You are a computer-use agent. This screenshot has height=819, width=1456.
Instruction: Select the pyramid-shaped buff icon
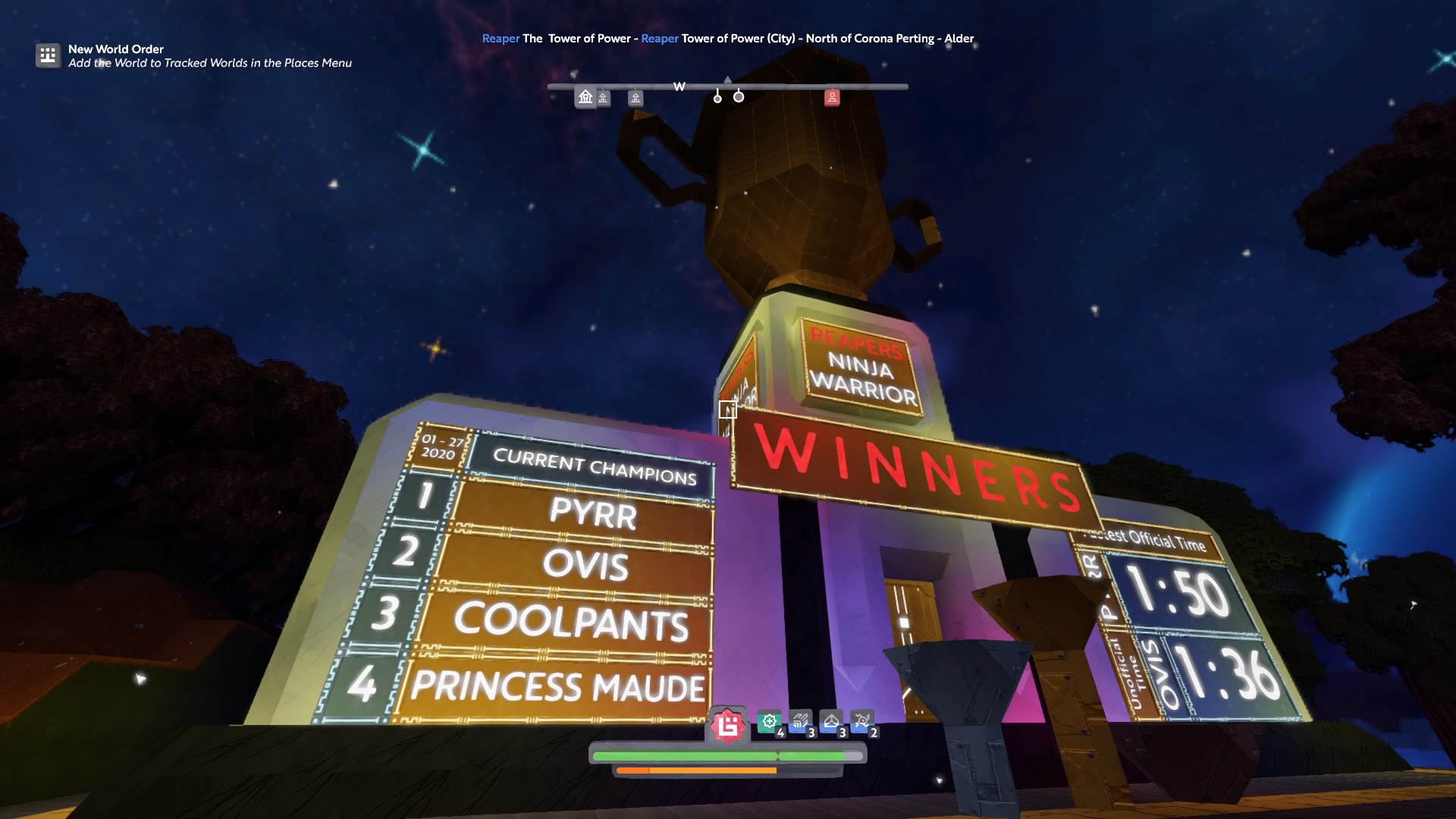[831, 722]
